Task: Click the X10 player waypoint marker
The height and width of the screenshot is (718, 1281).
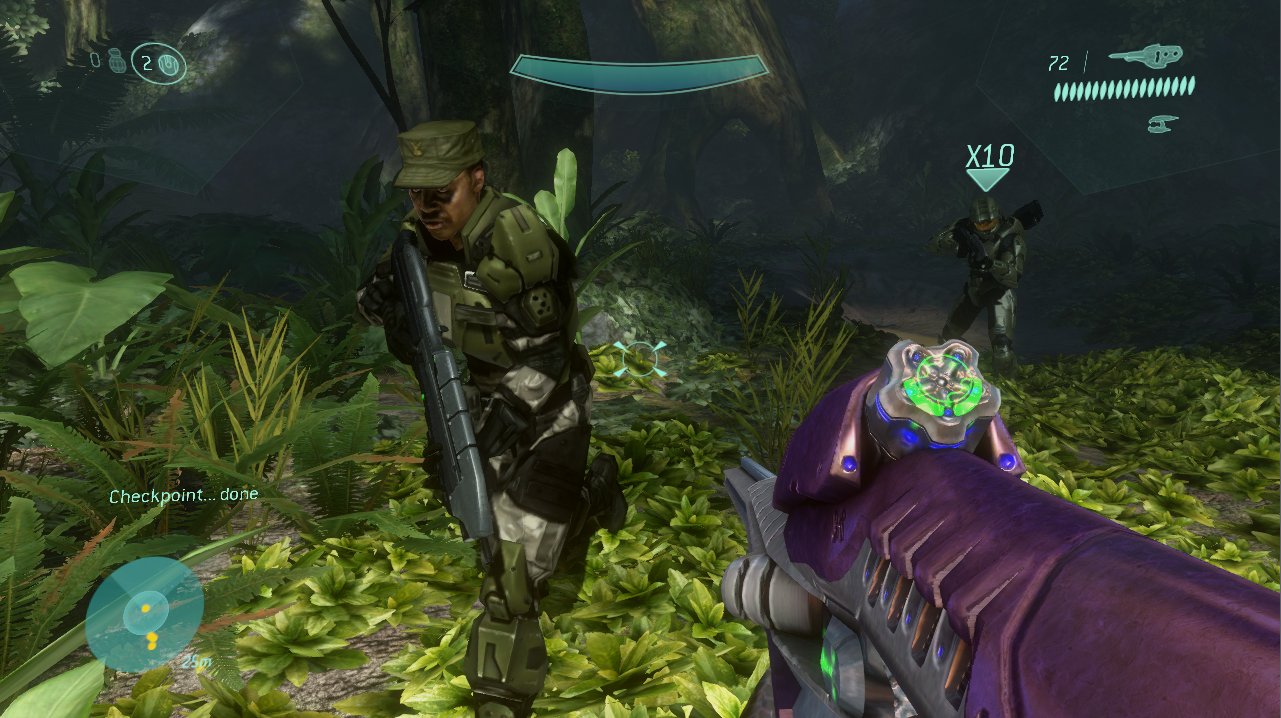Action: tap(988, 165)
